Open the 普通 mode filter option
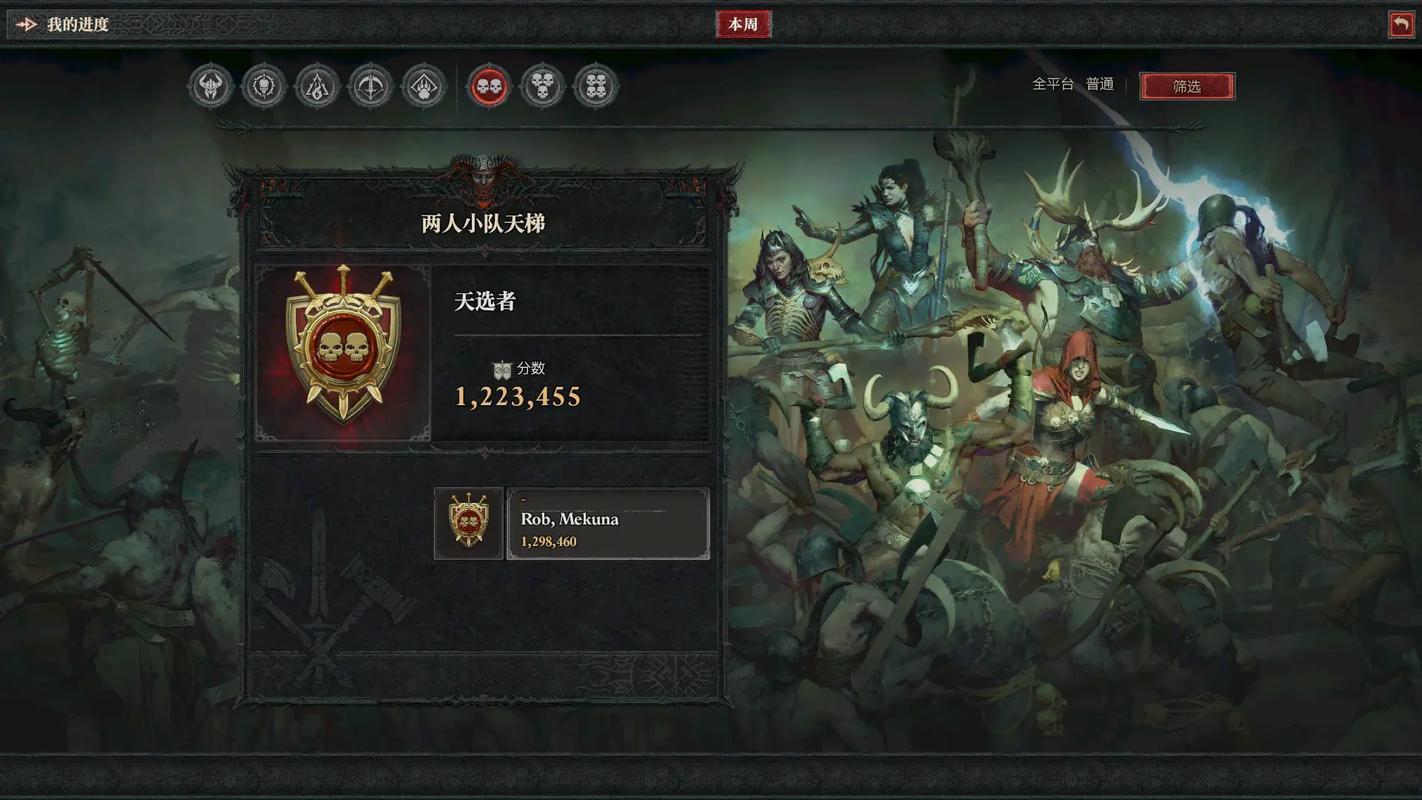Screen dimensions: 1422x800 tap(1100, 84)
